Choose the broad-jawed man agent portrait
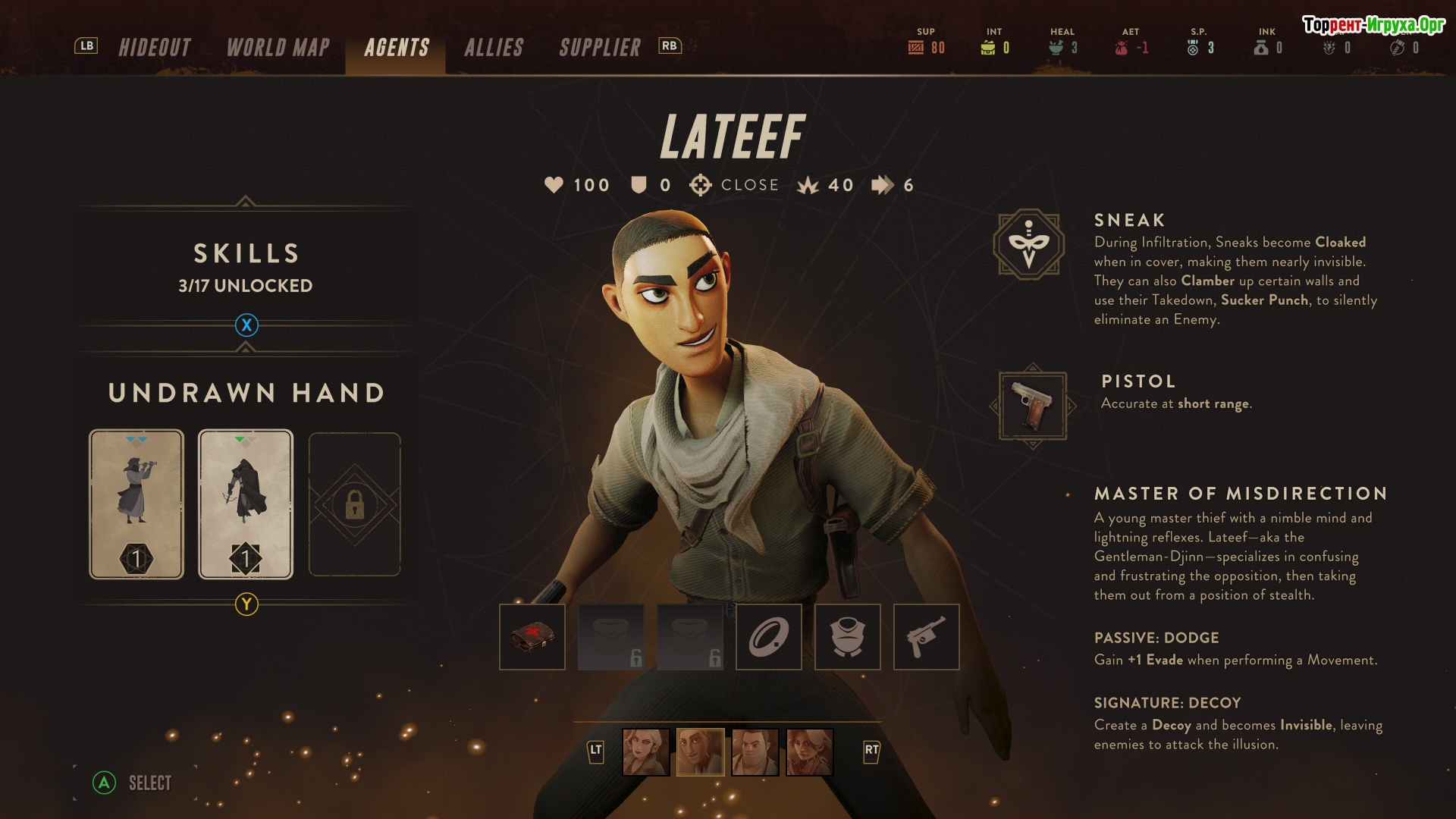The height and width of the screenshot is (819, 1456). coord(755,752)
